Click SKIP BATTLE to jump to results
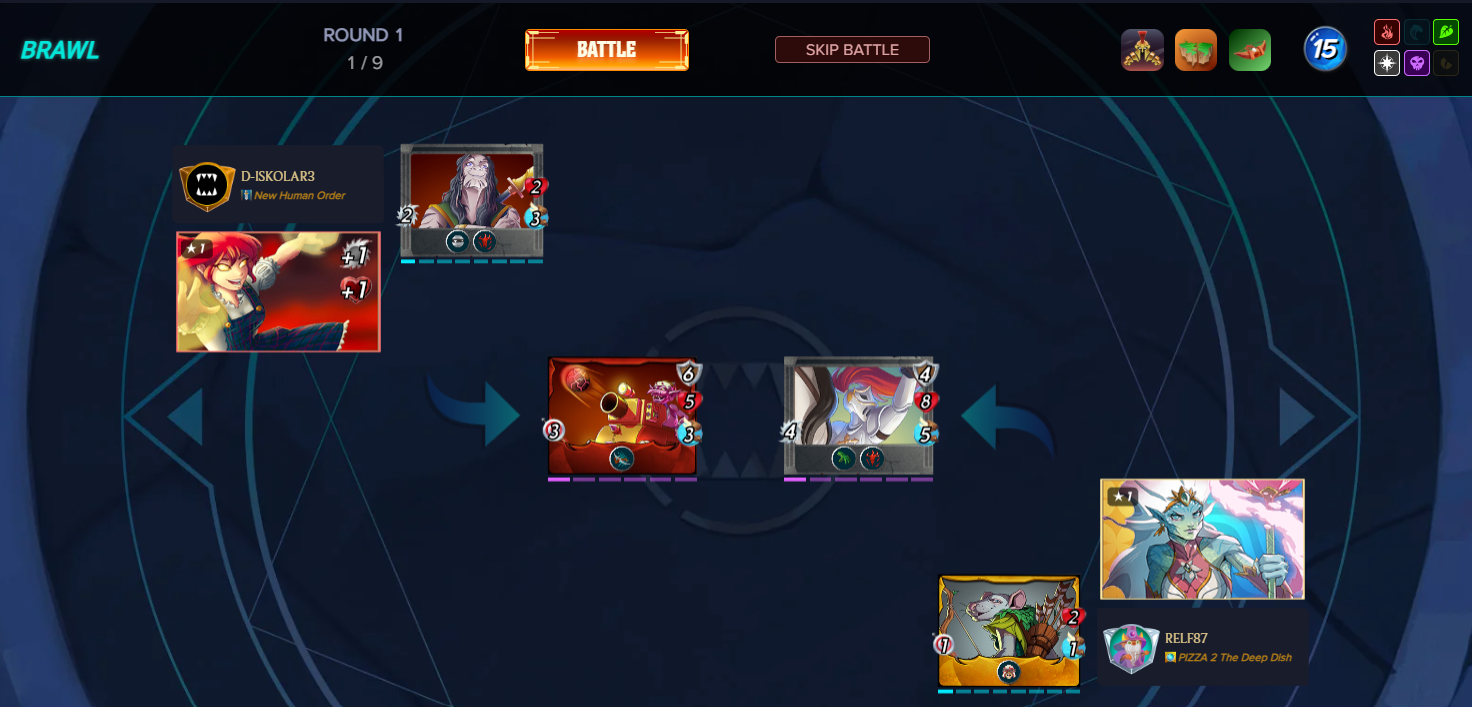The height and width of the screenshot is (707, 1472). pyautogui.click(x=852, y=50)
